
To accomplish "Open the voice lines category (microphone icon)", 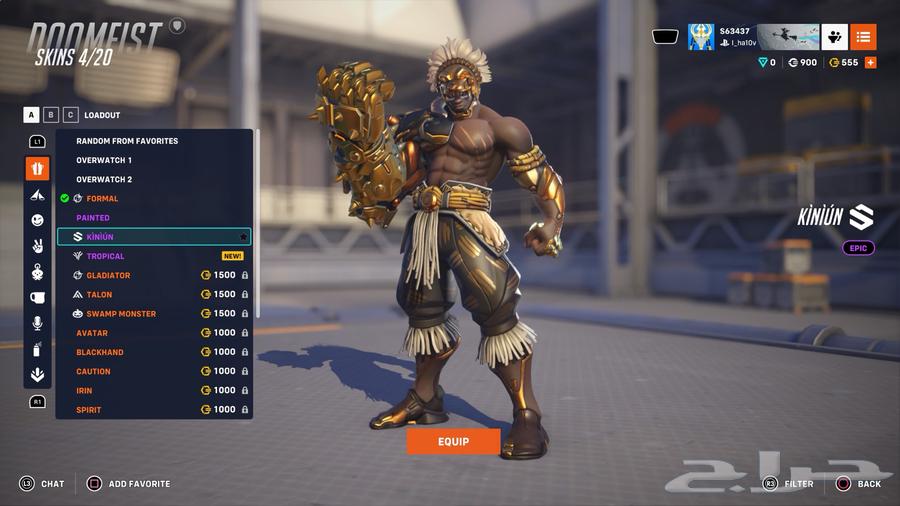I will (x=37, y=323).
